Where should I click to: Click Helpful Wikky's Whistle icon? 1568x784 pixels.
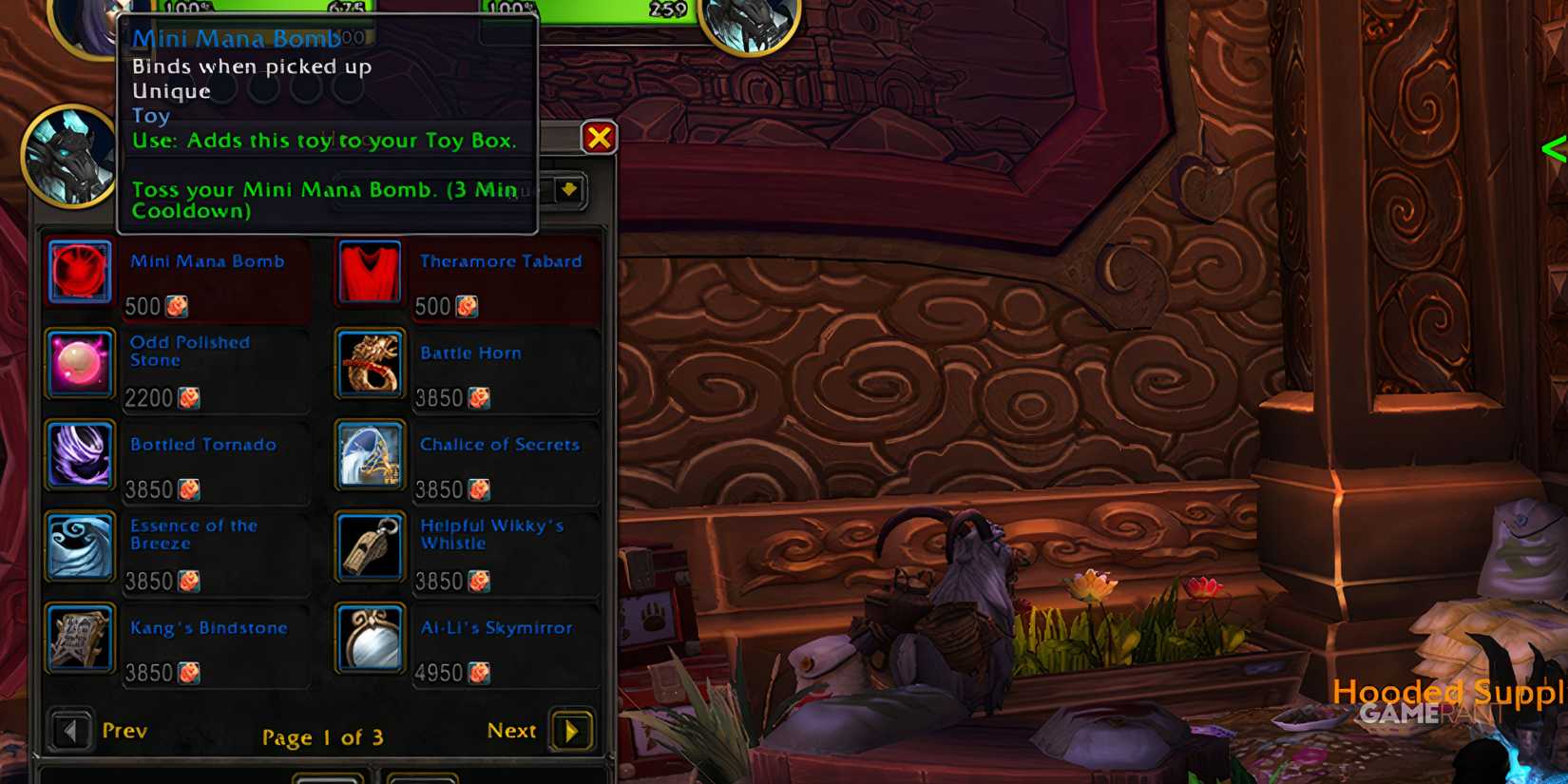click(370, 547)
